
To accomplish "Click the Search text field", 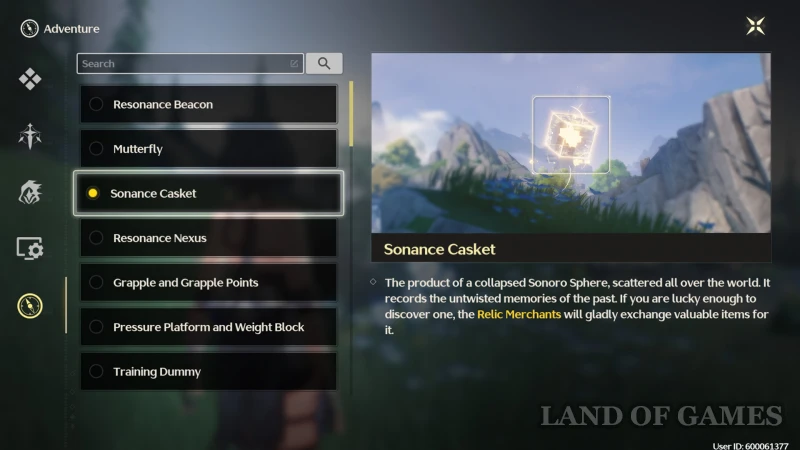I will [x=185, y=64].
